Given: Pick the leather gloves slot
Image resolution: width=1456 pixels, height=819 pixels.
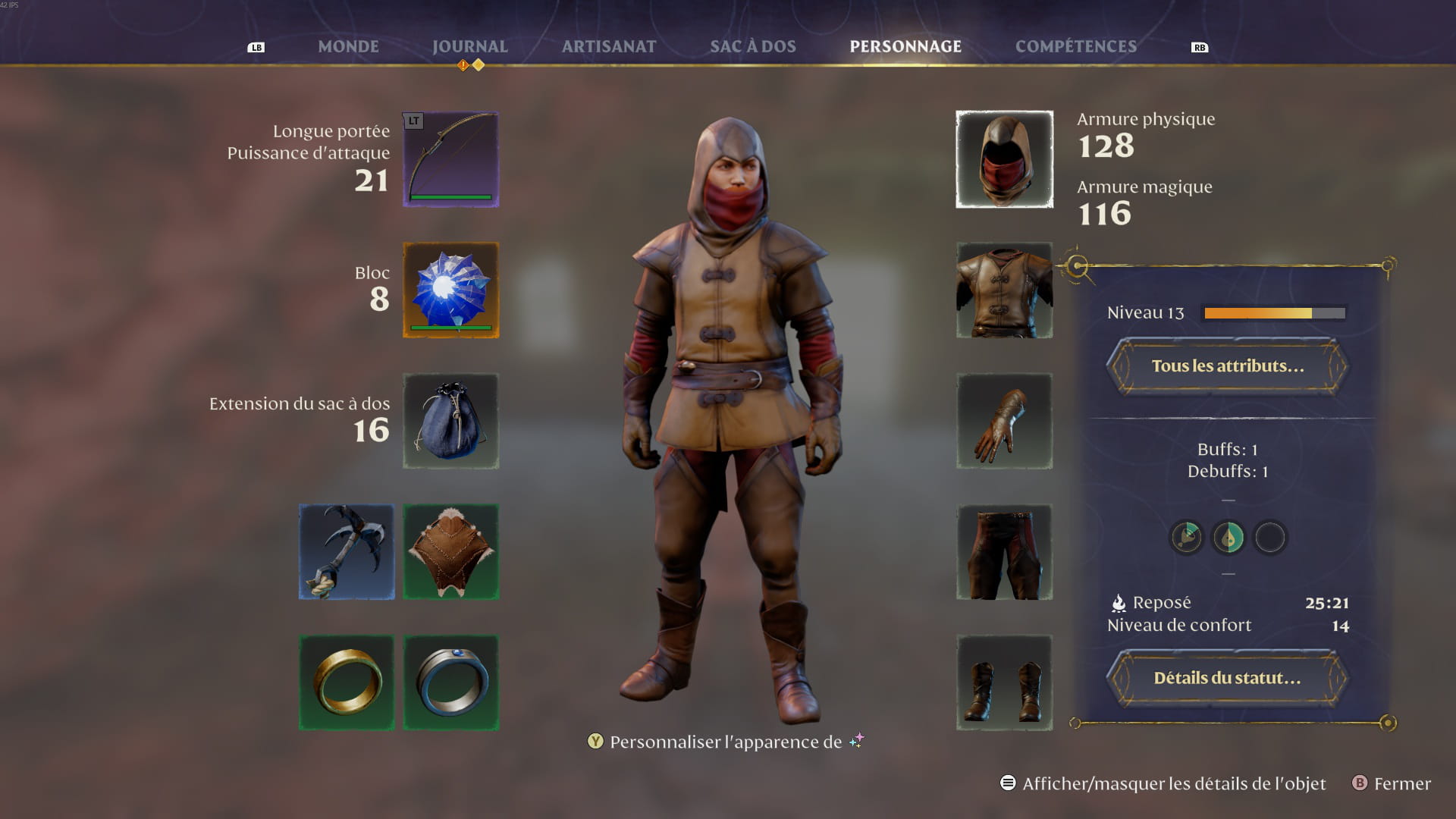Looking at the screenshot, I should click(1004, 421).
